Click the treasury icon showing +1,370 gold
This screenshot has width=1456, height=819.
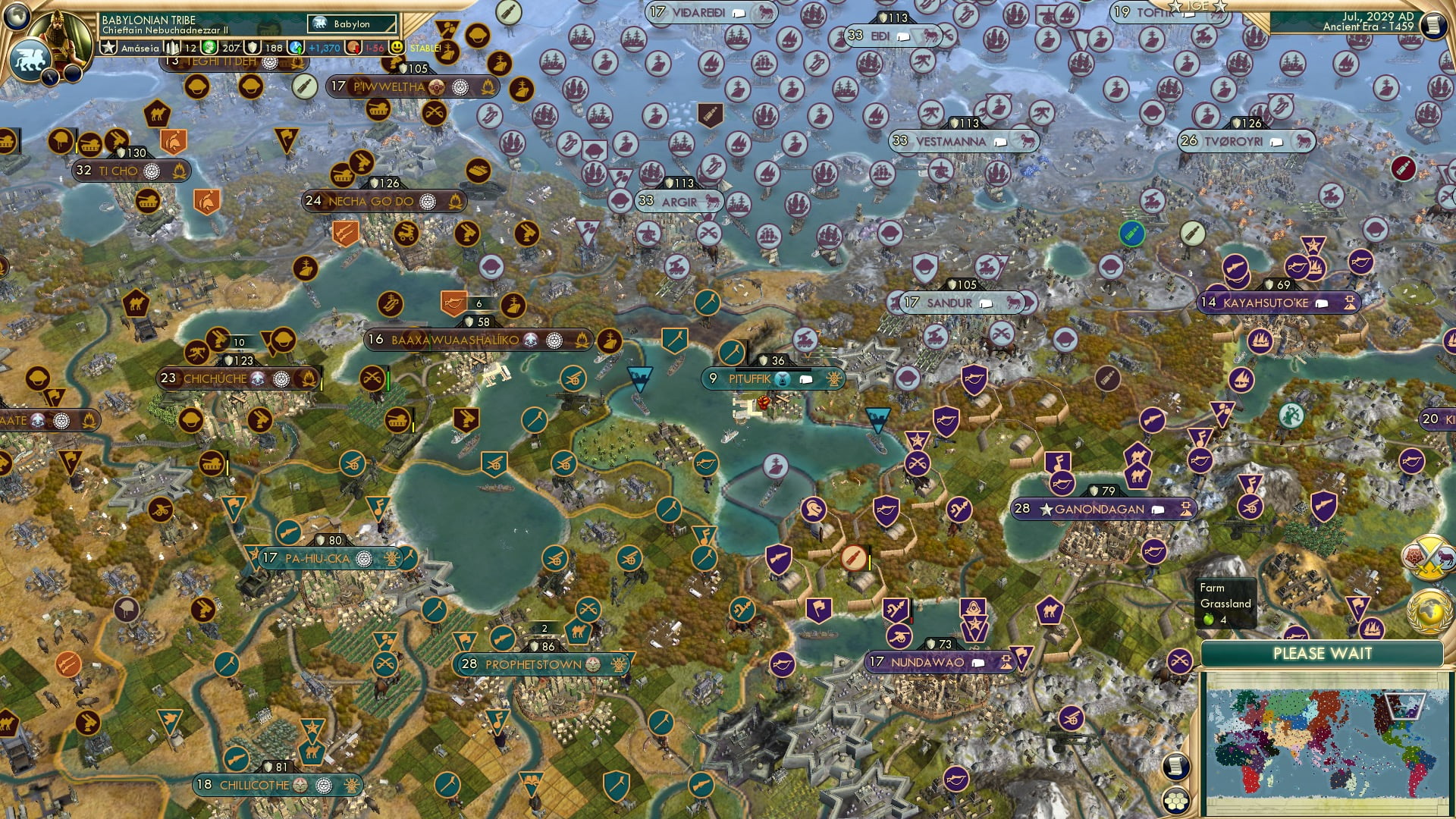pyautogui.click(x=296, y=47)
